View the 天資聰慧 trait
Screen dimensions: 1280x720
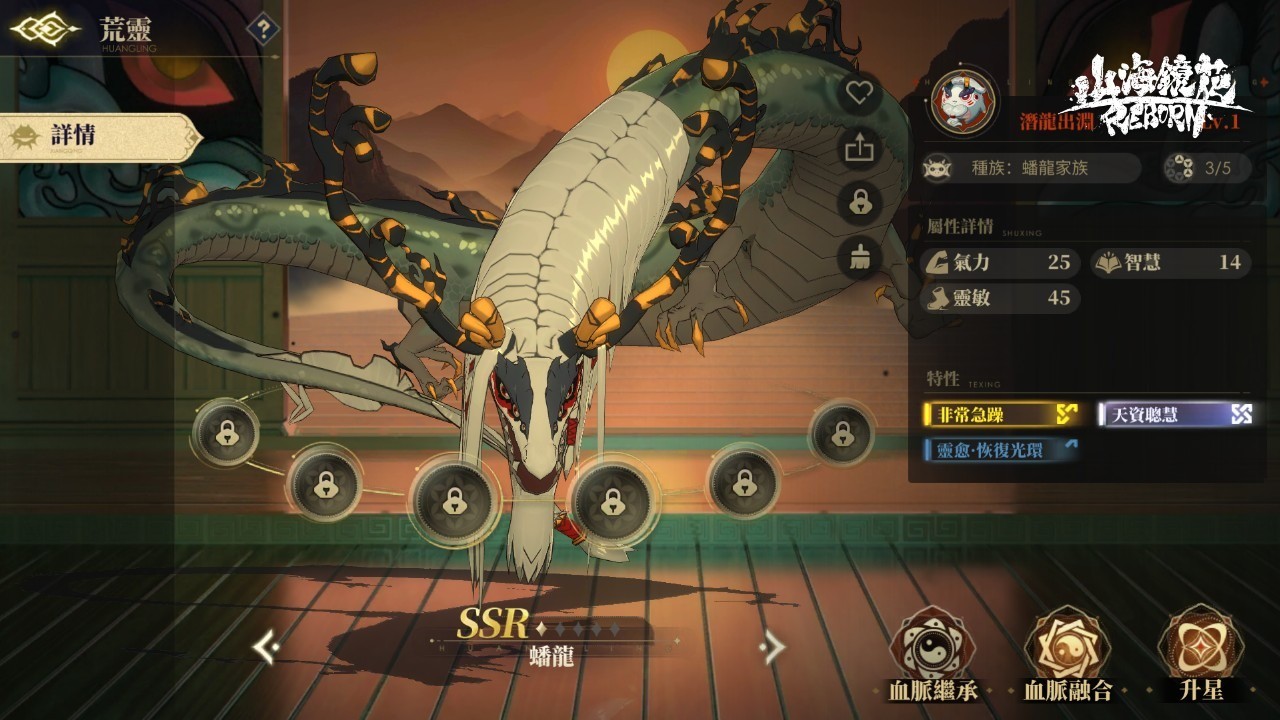[1176, 414]
